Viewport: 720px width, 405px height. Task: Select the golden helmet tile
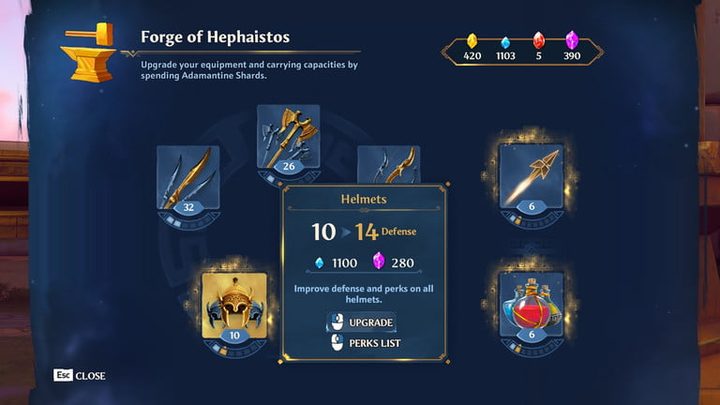(234, 307)
